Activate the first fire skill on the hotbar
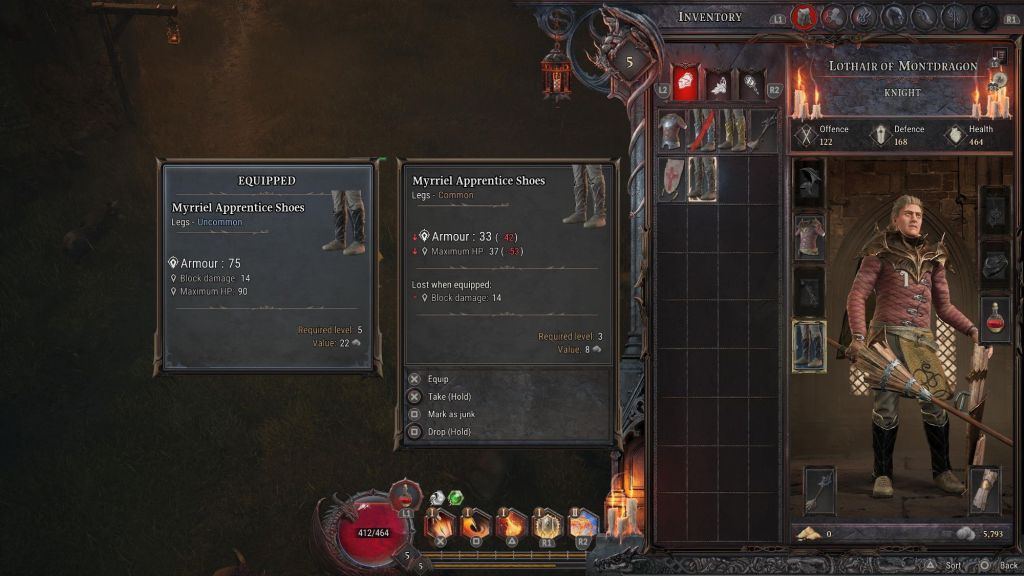The height and width of the screenshot is (576, 1024). pos(440,524)
